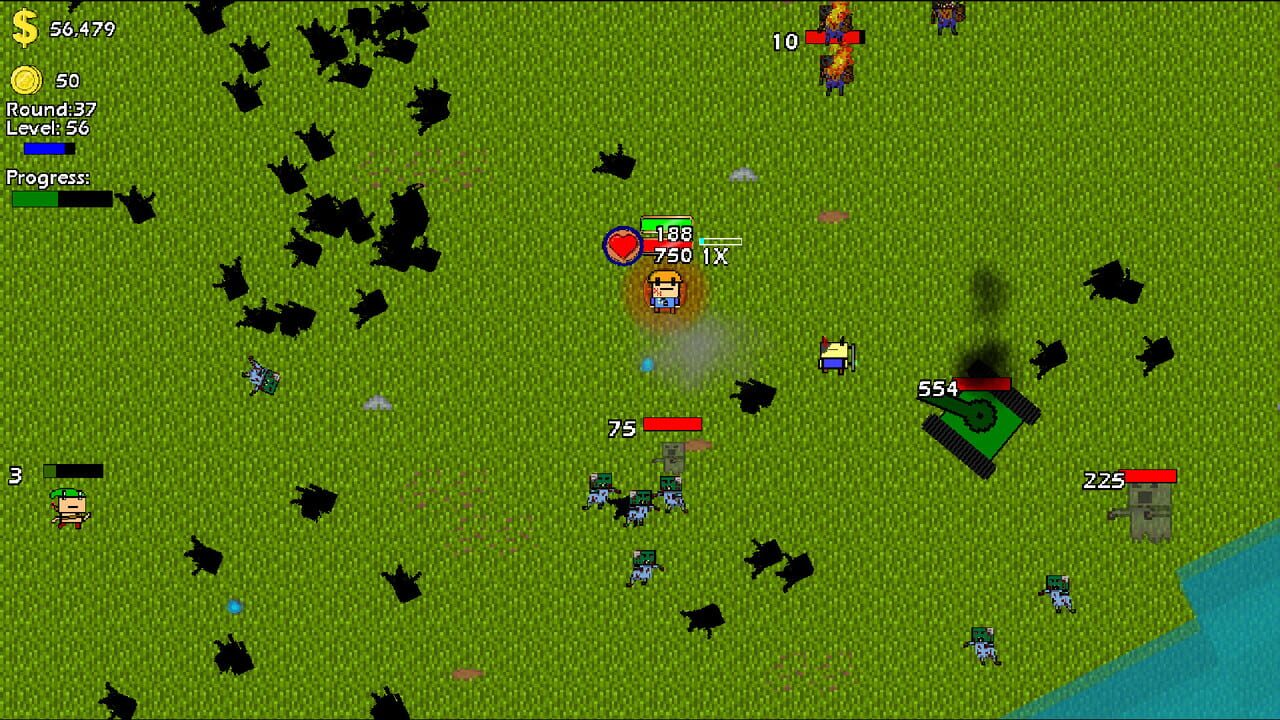Screen dimensions: 1280x720
Task: Click the enemy health bar showing 10
Action: [832, 36]
